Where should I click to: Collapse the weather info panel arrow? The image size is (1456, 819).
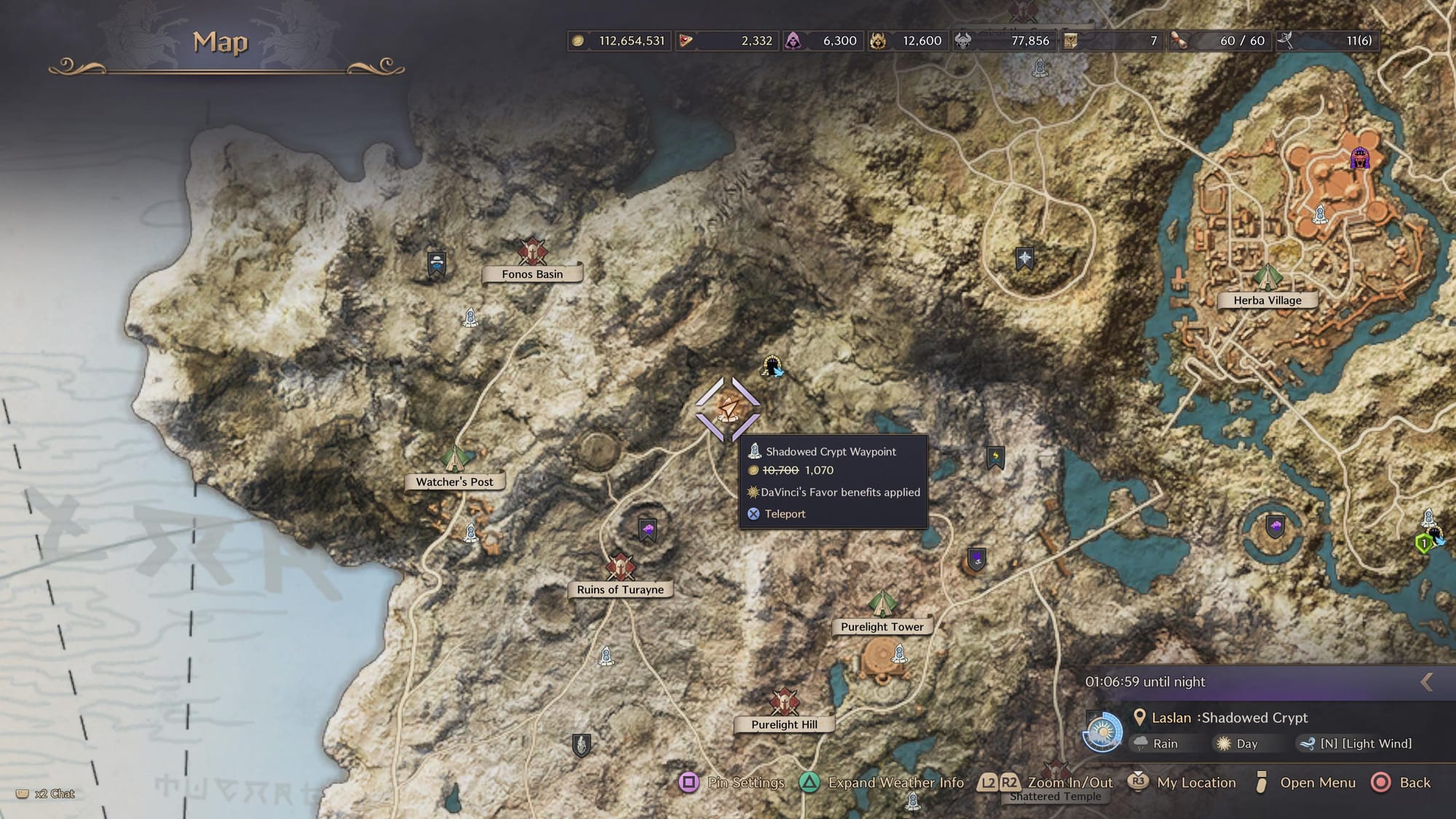pos(1427,682)
